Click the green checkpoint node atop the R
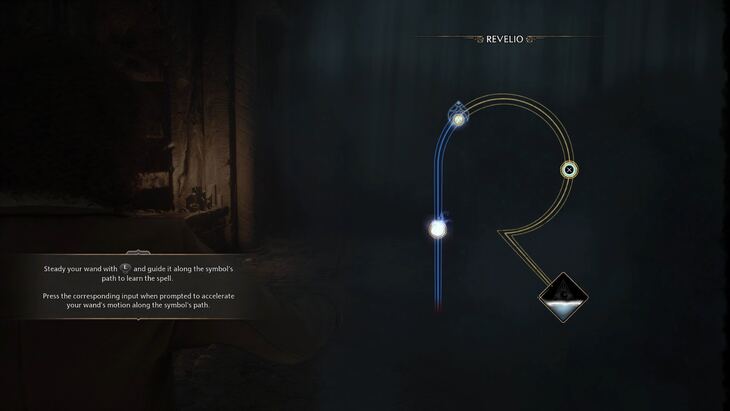Screen dimensions: 730x411 coord(458,119)
